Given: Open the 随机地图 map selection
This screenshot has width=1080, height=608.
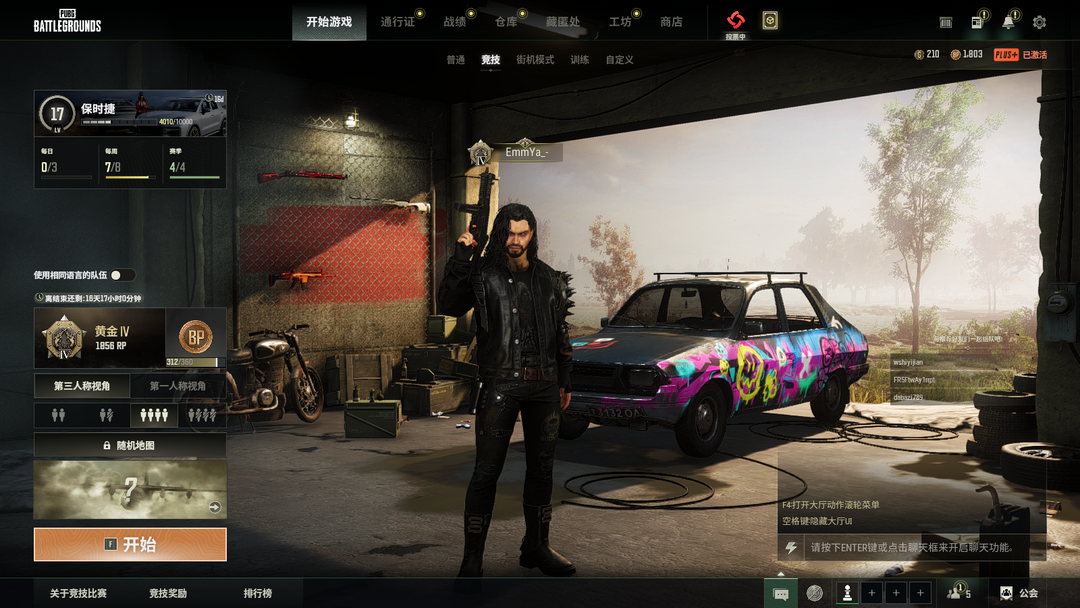Looking at the screenshot, I should 130,445.
